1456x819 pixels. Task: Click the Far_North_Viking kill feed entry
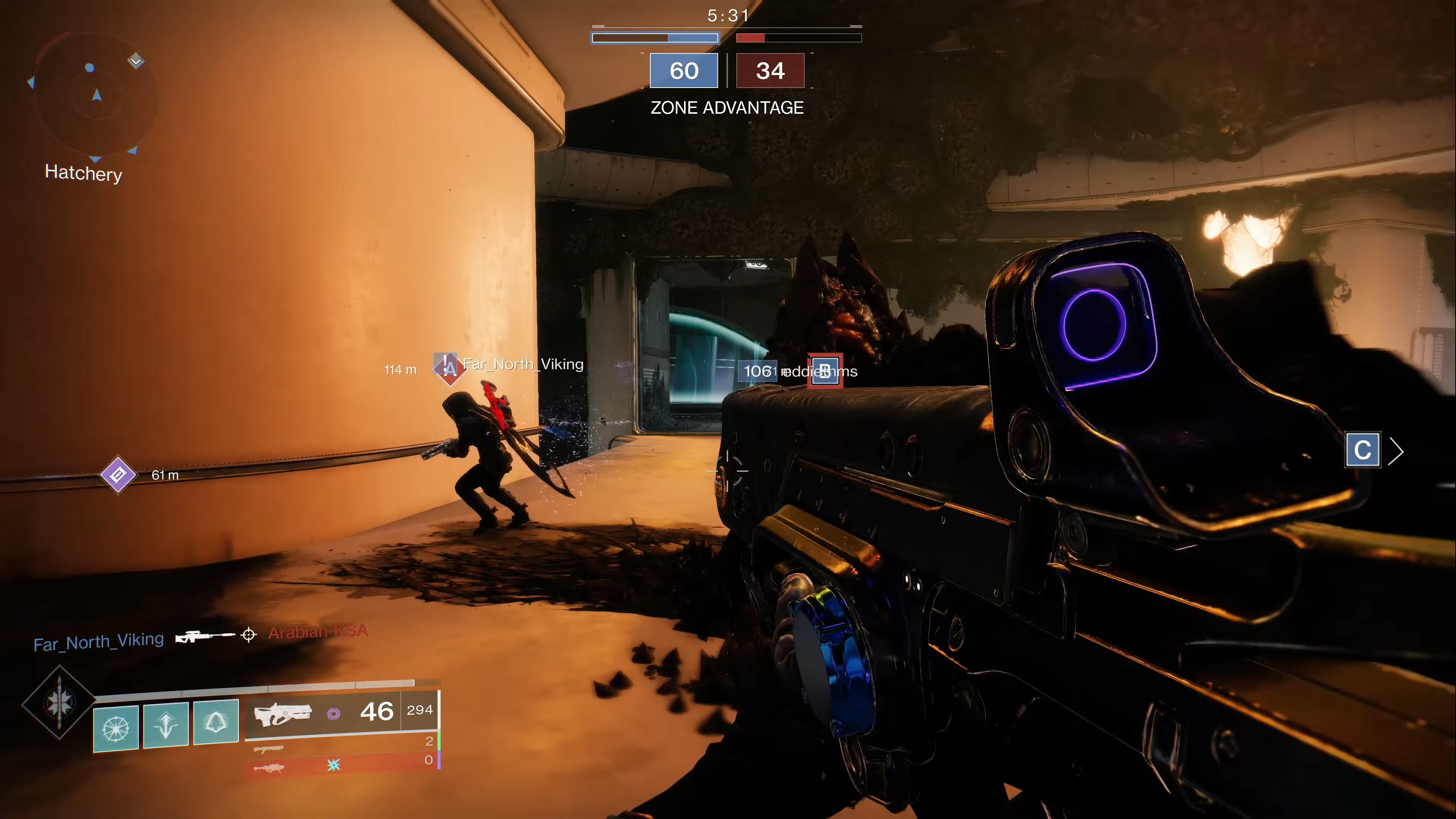[98, 642]
